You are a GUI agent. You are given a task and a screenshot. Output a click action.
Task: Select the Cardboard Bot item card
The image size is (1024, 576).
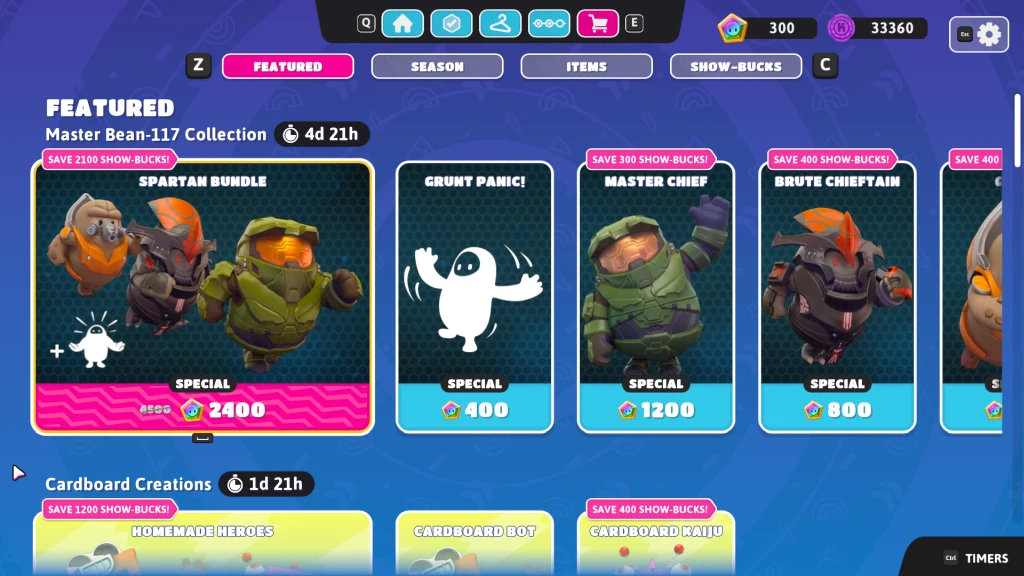click(x=475, y=545)
